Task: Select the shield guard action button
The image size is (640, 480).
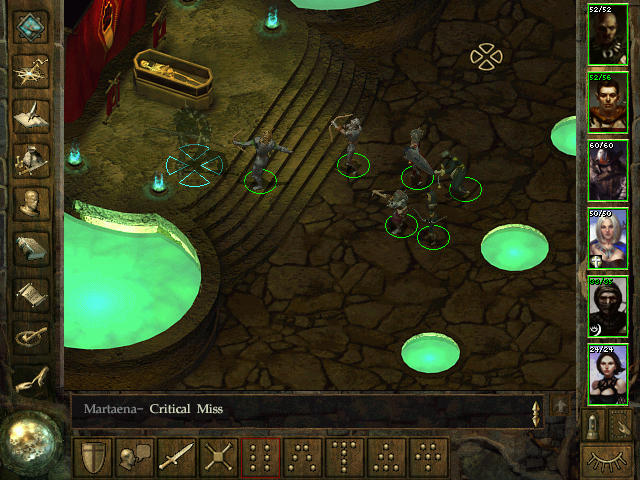Action: point(93,458)
